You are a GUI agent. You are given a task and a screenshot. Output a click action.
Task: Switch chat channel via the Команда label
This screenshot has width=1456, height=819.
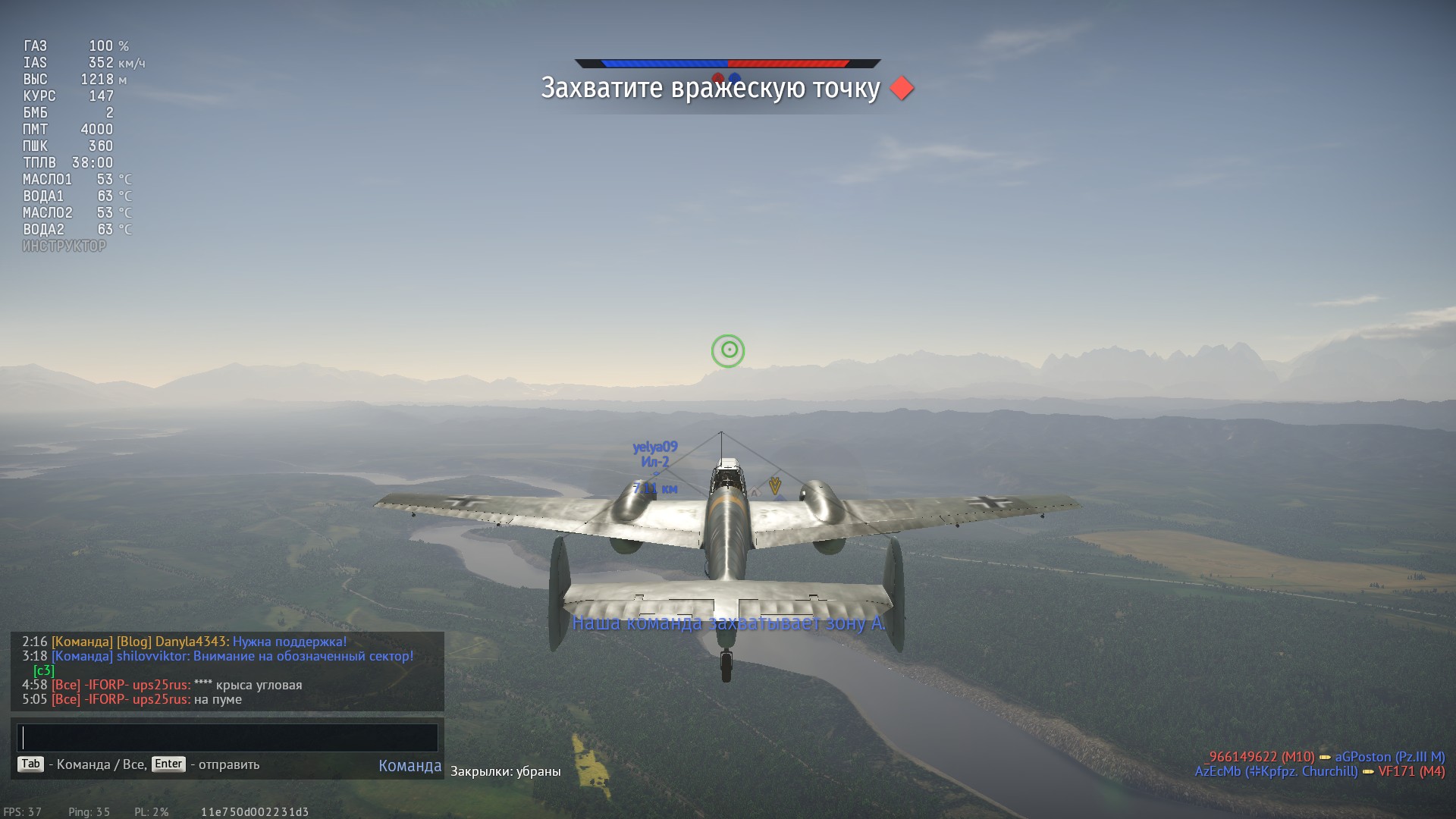[x=409, y=766]
